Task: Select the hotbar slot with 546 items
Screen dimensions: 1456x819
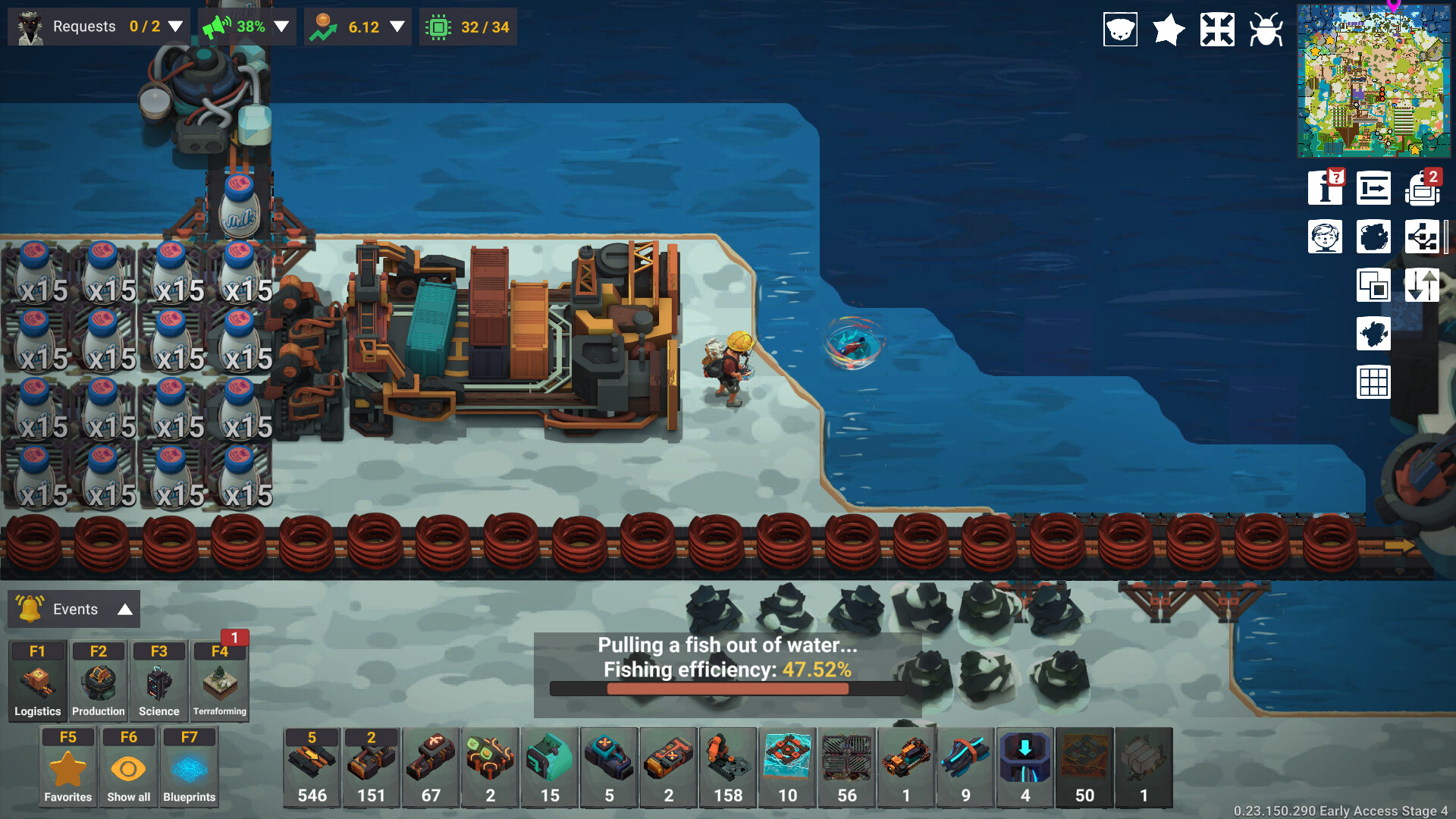Action: [x=312, y=767]
